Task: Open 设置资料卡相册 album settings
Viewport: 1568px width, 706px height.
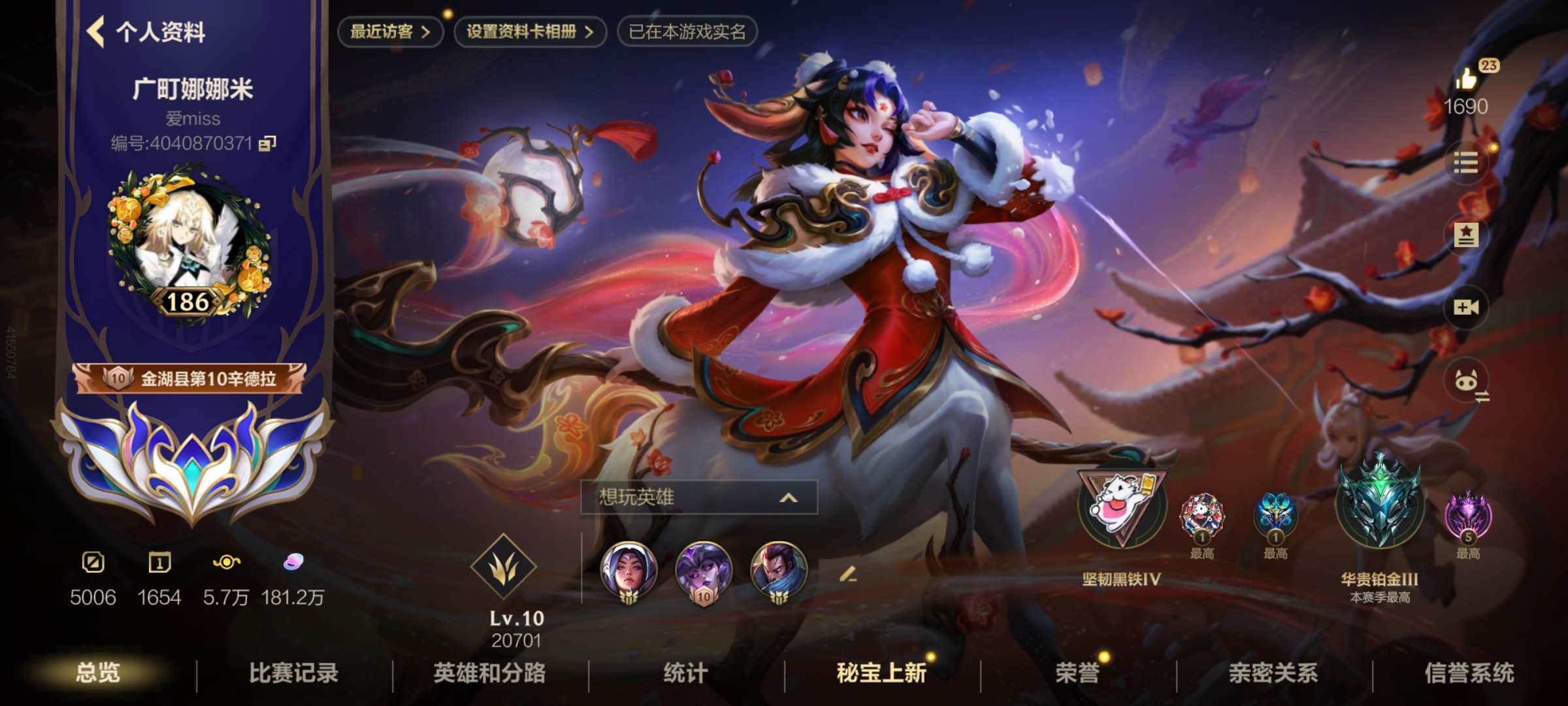Action: coord(531,29)
